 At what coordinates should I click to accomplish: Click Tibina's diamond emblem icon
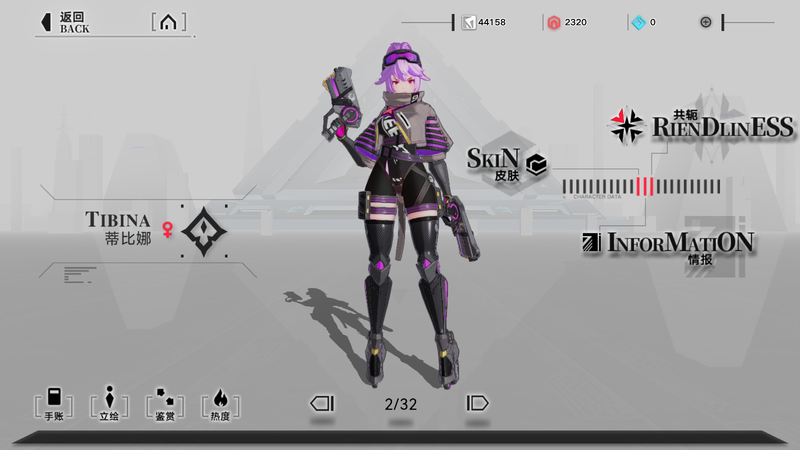204,230
